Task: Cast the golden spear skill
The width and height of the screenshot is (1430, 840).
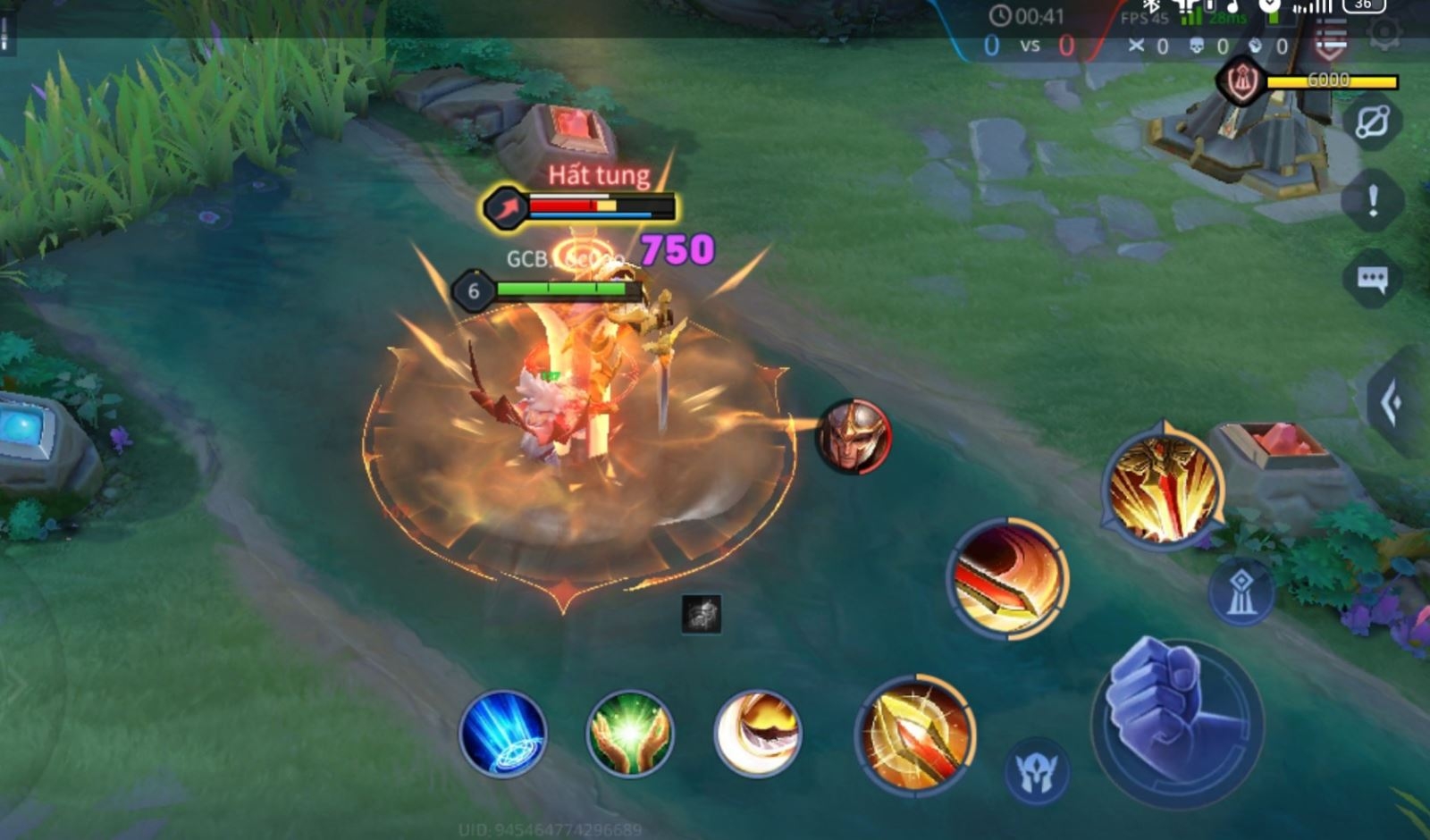Action: (x=915, y=735)
